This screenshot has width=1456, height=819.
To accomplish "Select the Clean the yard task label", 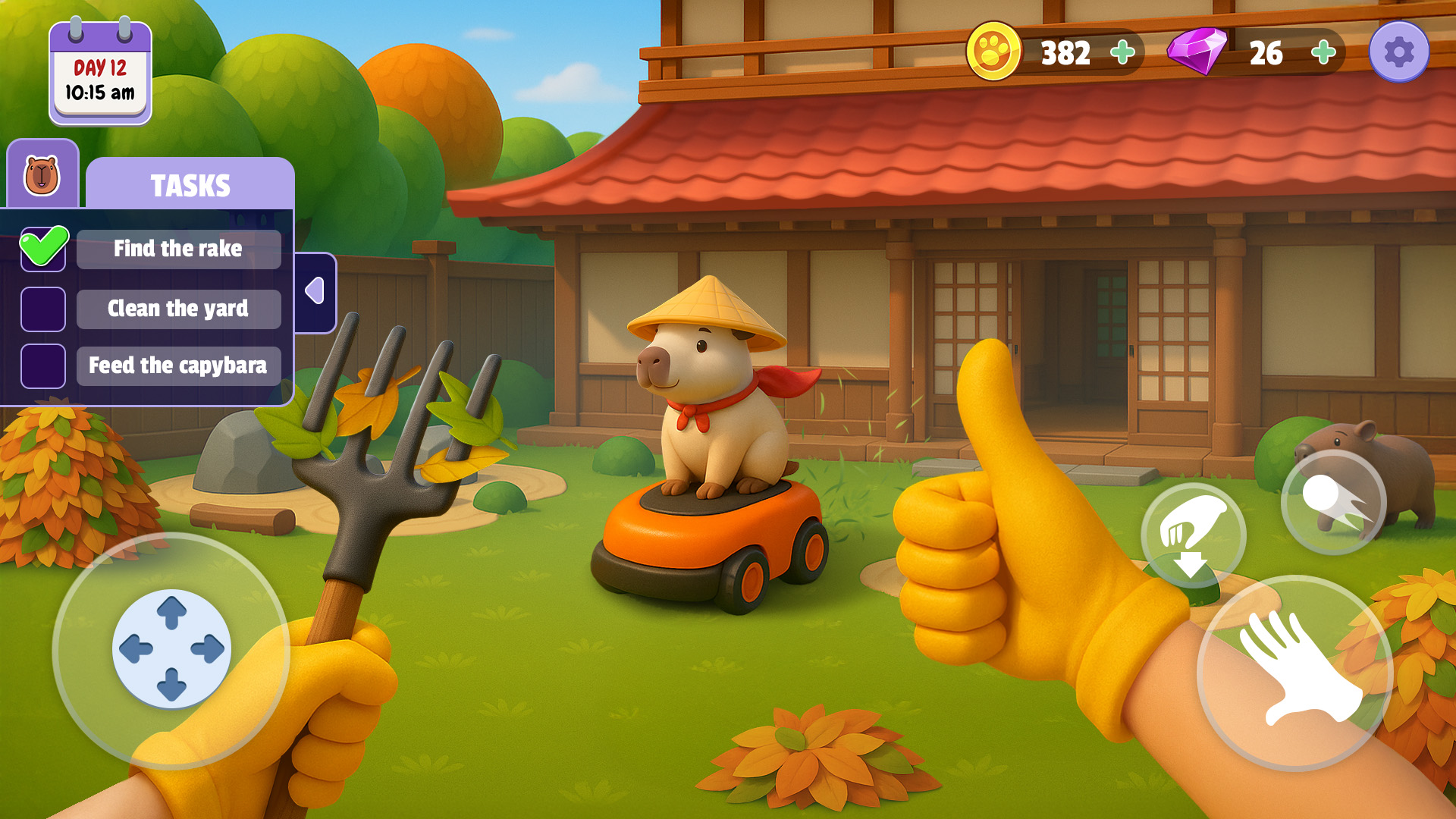I will (x=177, y=309).
